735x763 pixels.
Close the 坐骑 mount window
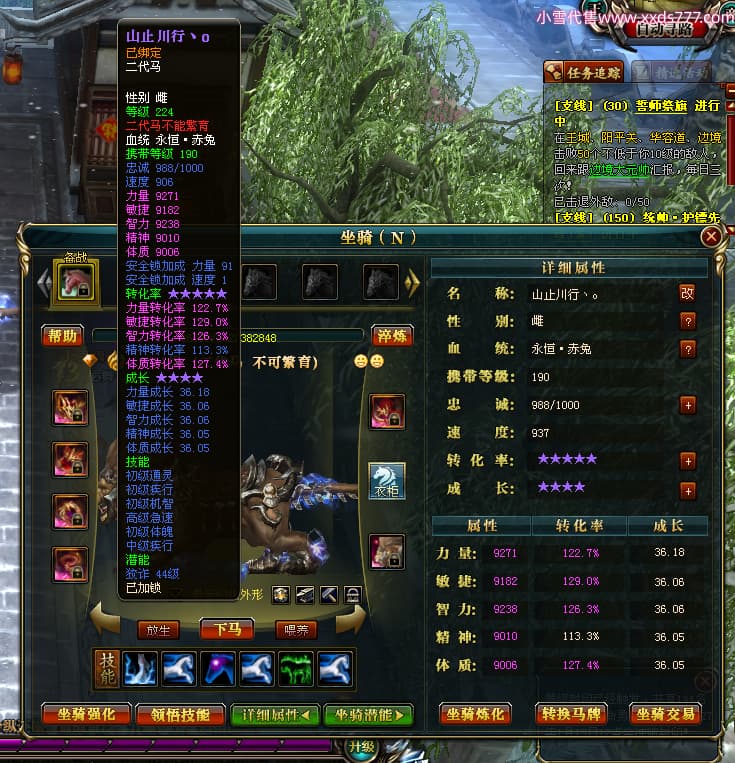click(710, 237)
